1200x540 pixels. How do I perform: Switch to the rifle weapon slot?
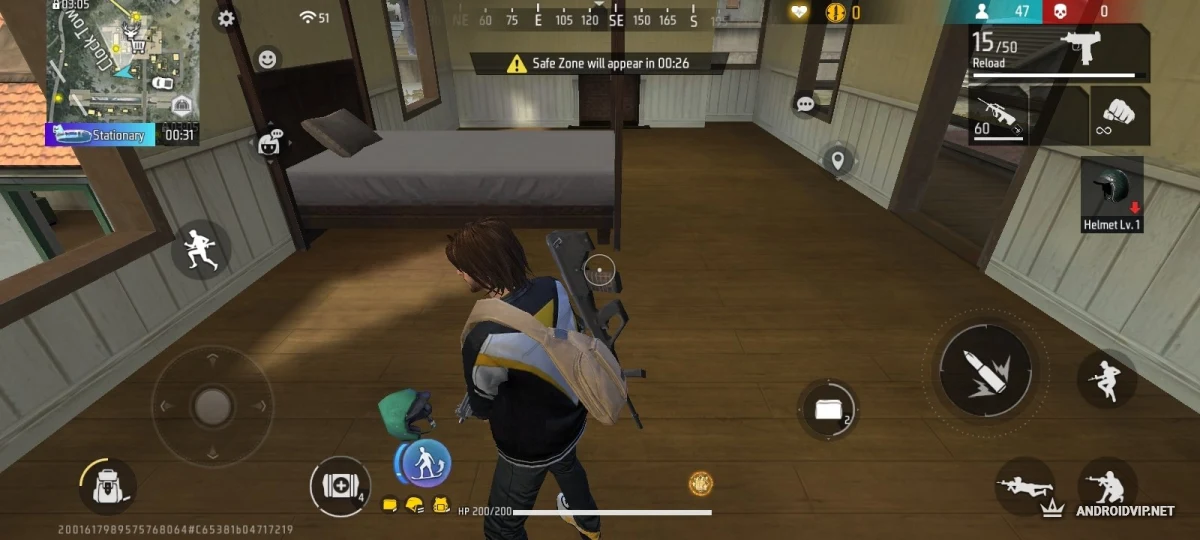(997, 116)
